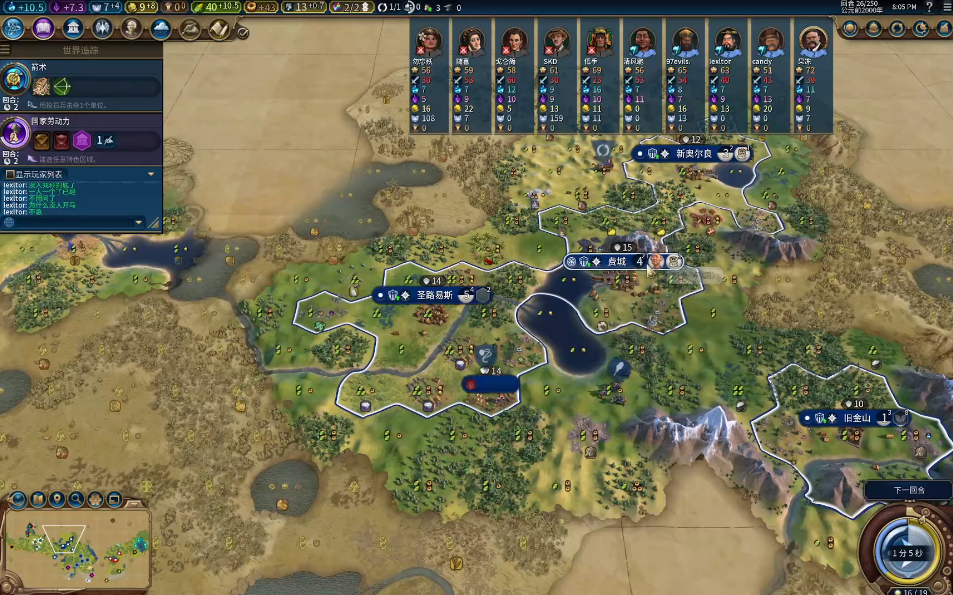This screenshot has height=595, width=953.
Task: Open the great people screen
Action: [x=131, y=28]
